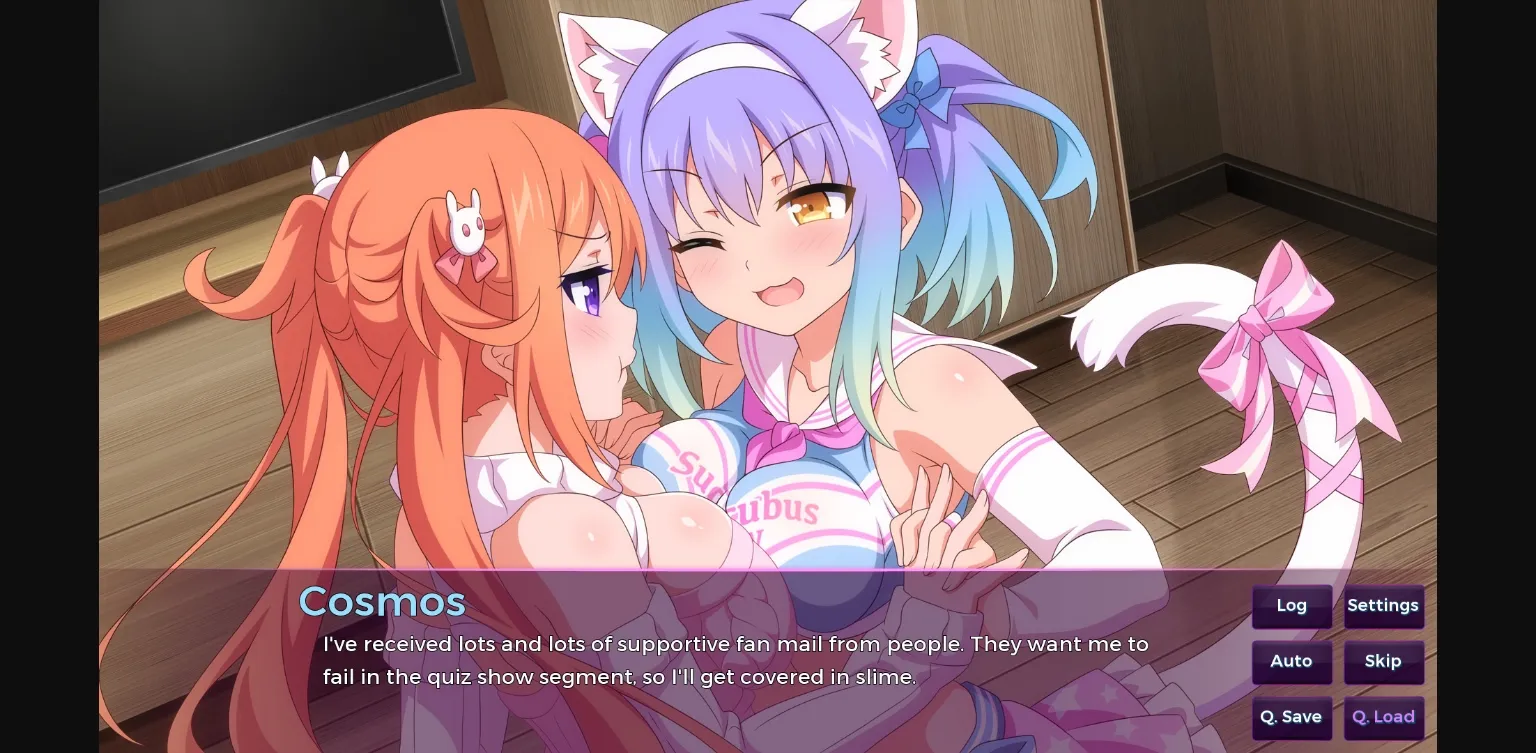Enable Skip mode to fast-forward text
This screenshot has width=1536, height=753.
pyautogui.click(x=1383, y=661)
